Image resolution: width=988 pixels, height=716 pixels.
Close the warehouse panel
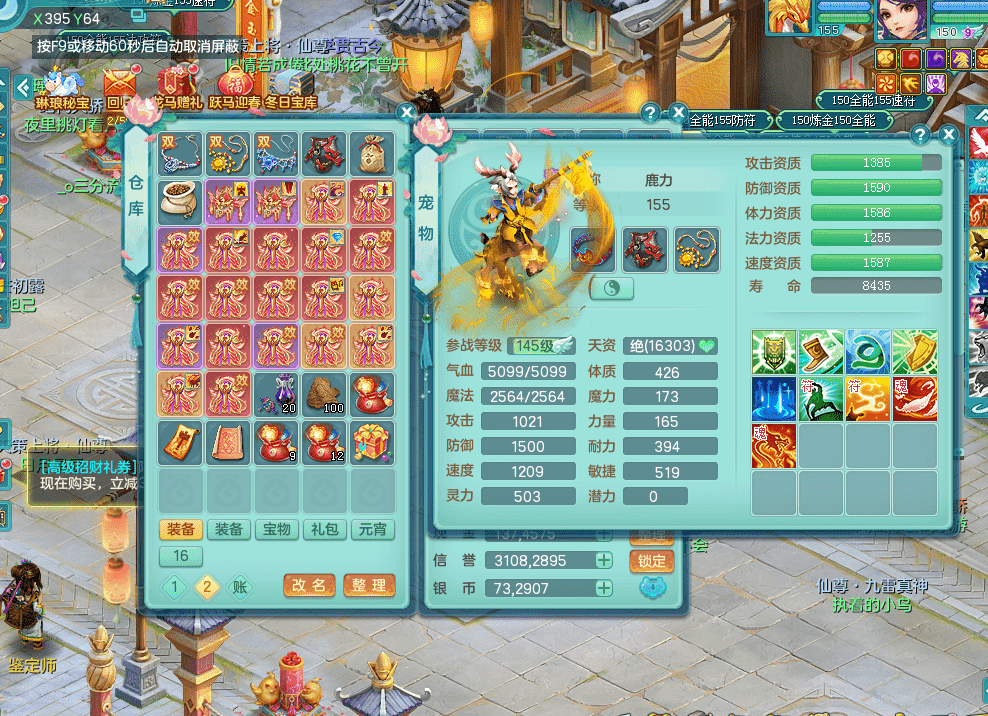tap(406, 113)
